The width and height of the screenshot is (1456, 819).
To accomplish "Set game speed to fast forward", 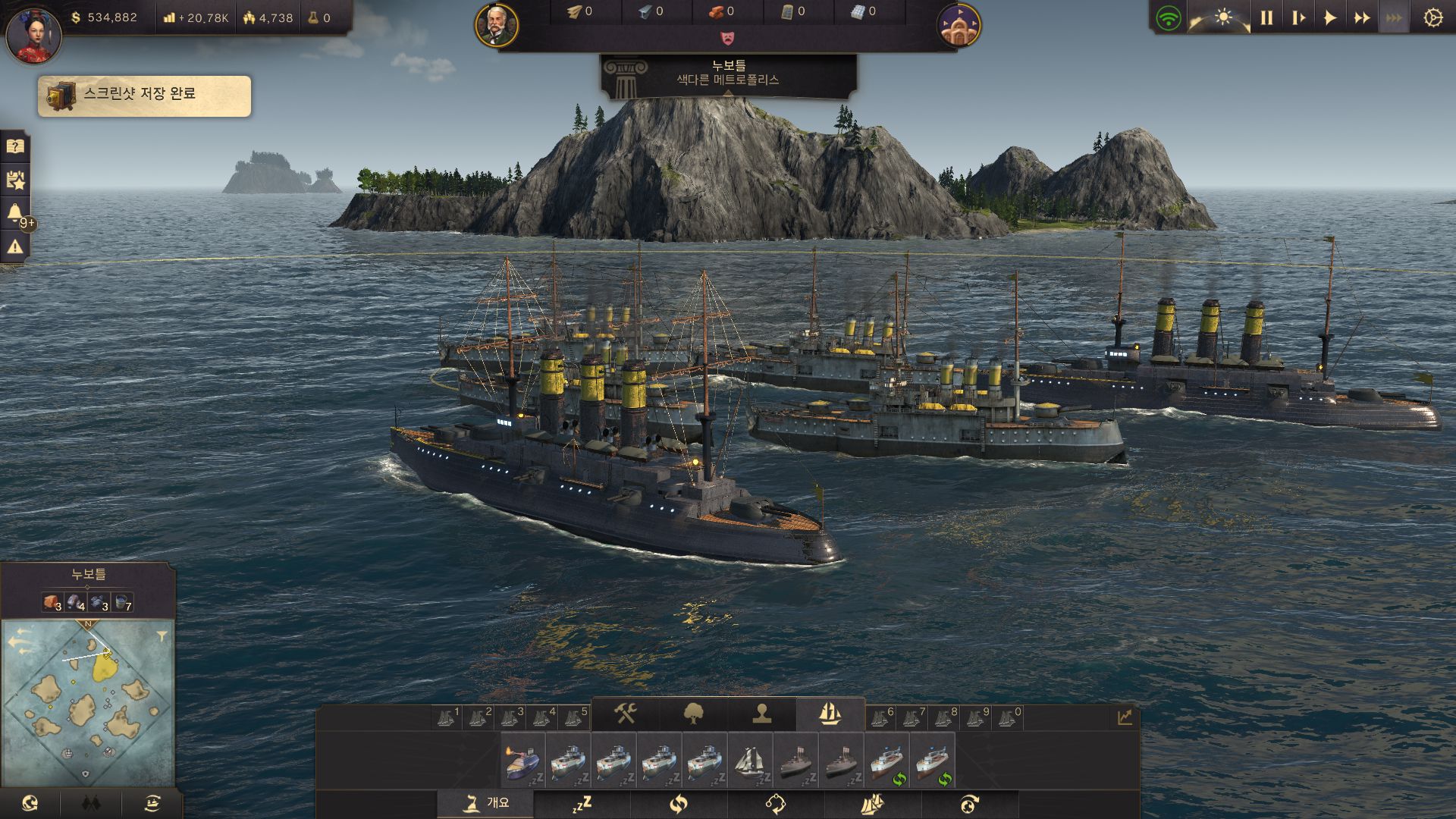I will tap(1362, 17).
